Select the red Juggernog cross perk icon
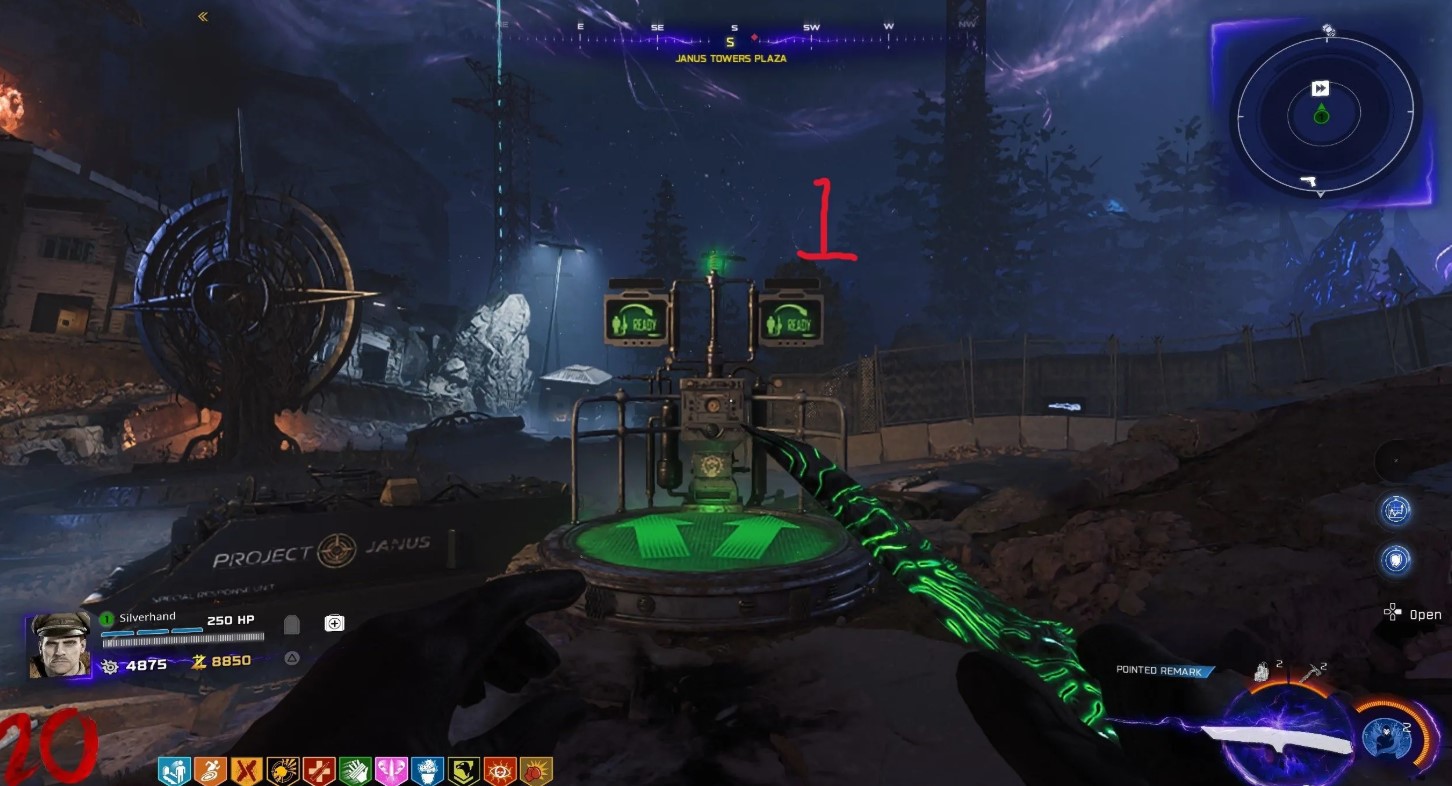The width and height of the screenshot is (1452, 786). click(x=319, y=770)
